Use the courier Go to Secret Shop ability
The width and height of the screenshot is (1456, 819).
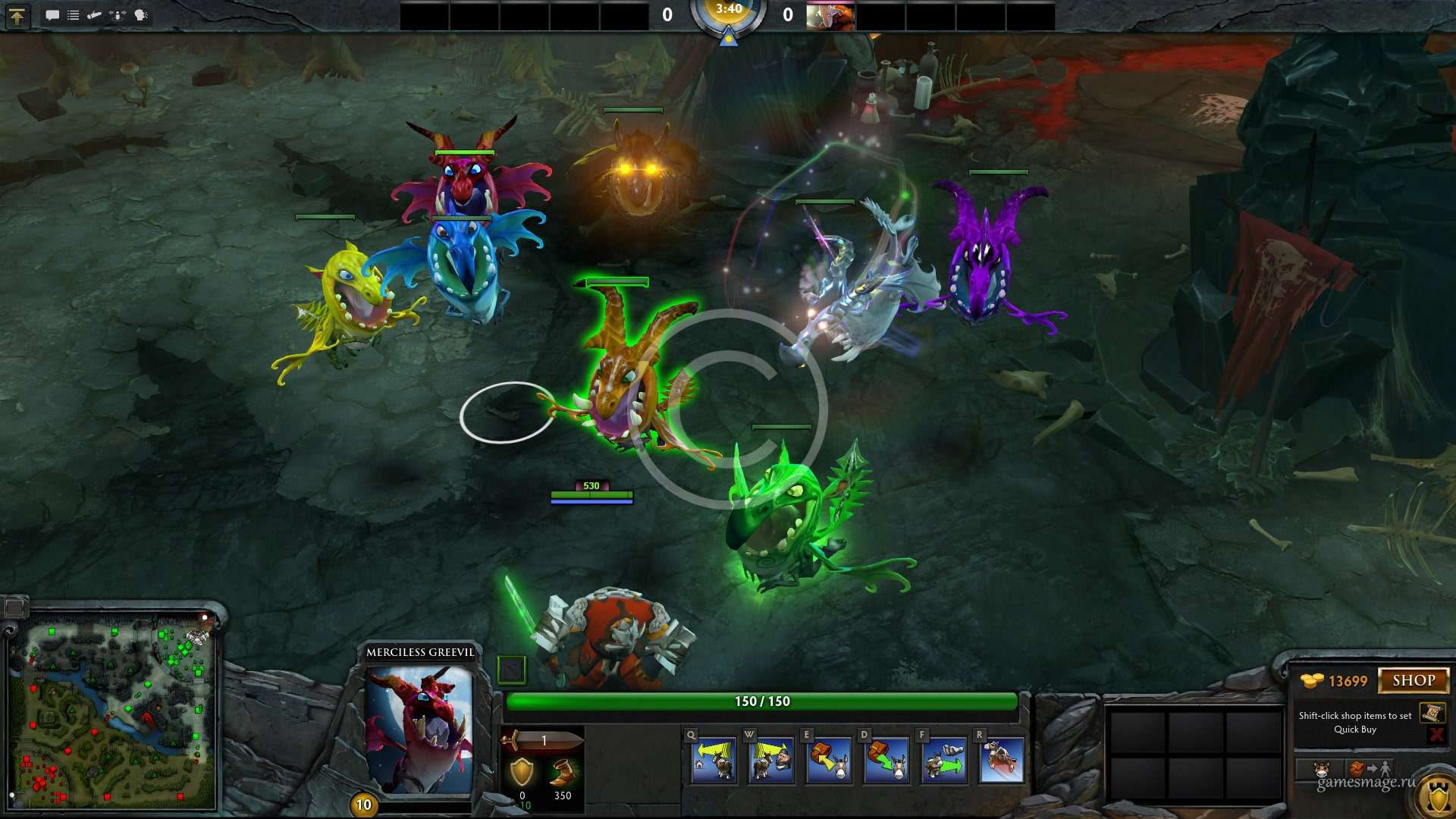click(770, 761)
